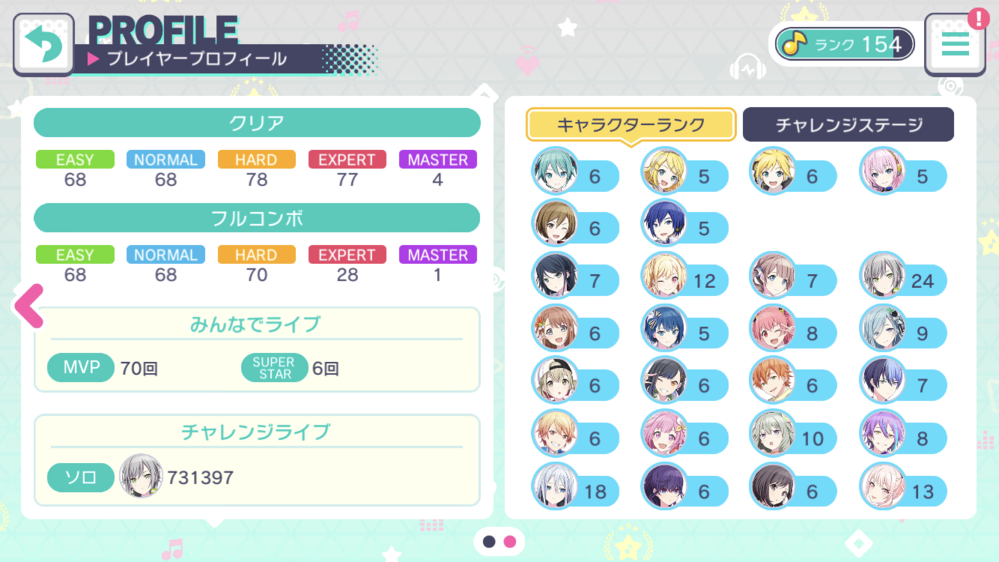Image resolution: width=999 pixels, height=562 pixels.
Task: Show the previous profile page with pink arrow
Action: click(x=30, y=306)
